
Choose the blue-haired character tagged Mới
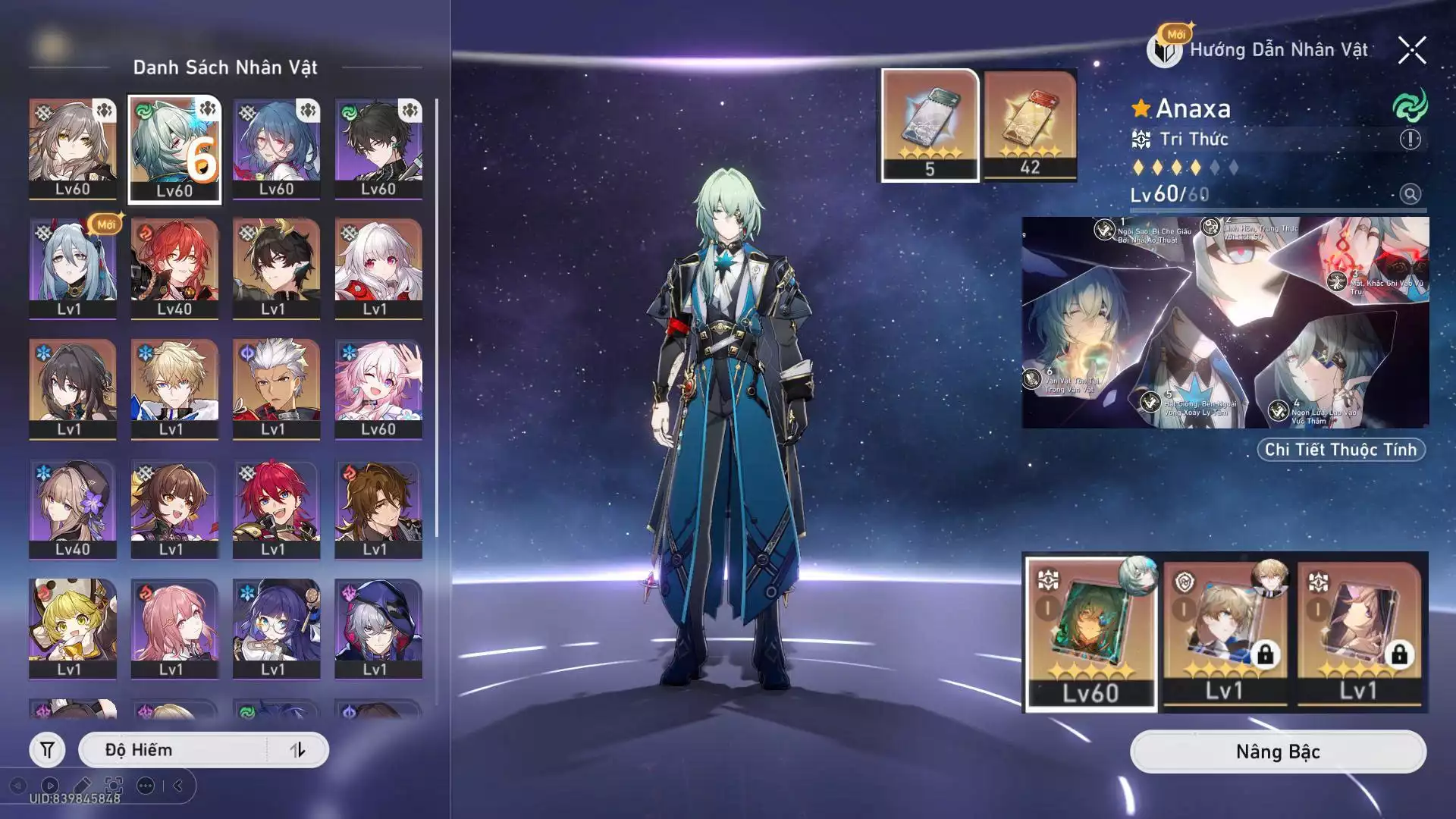73,268
